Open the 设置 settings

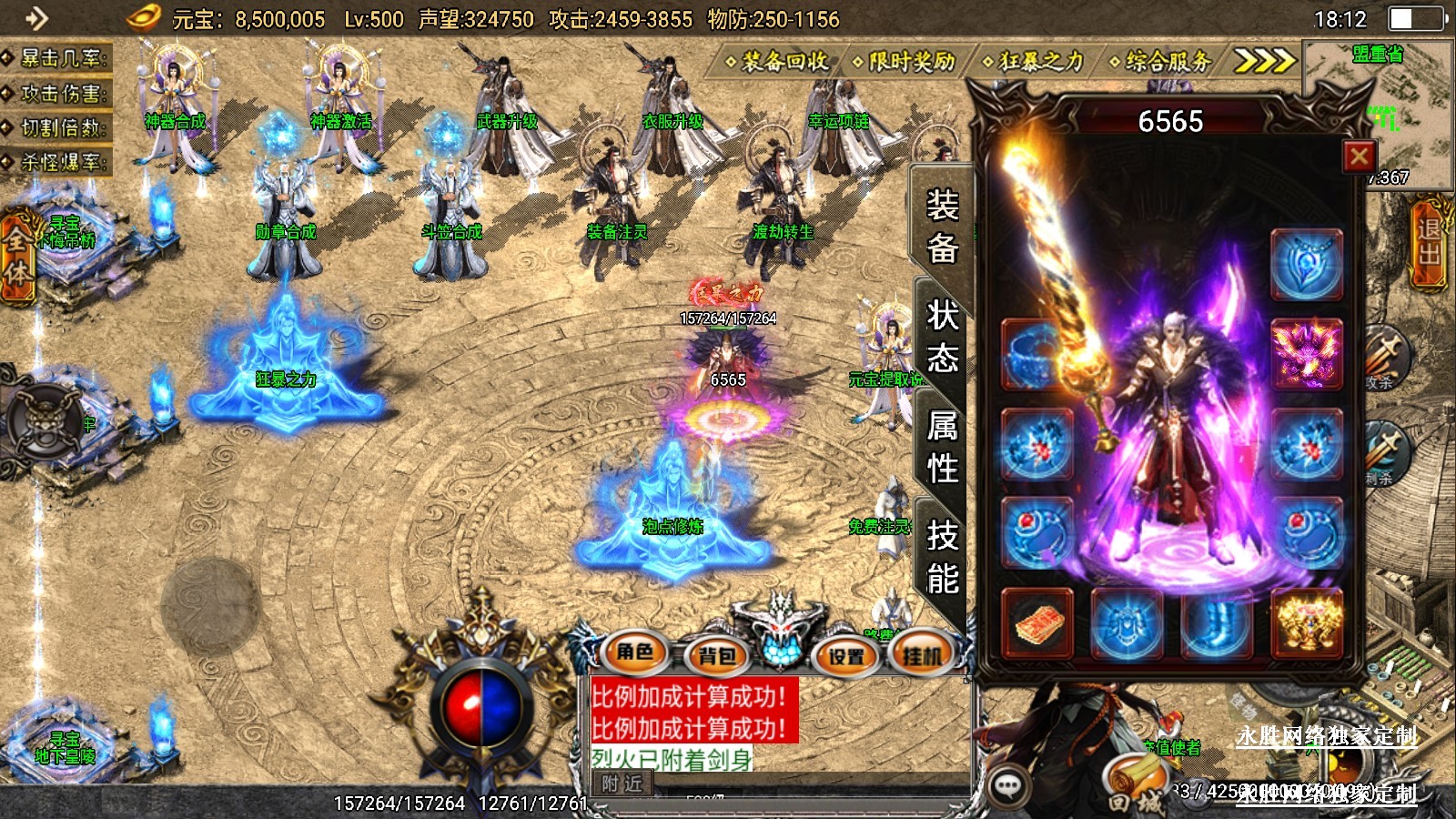[845, 654]
